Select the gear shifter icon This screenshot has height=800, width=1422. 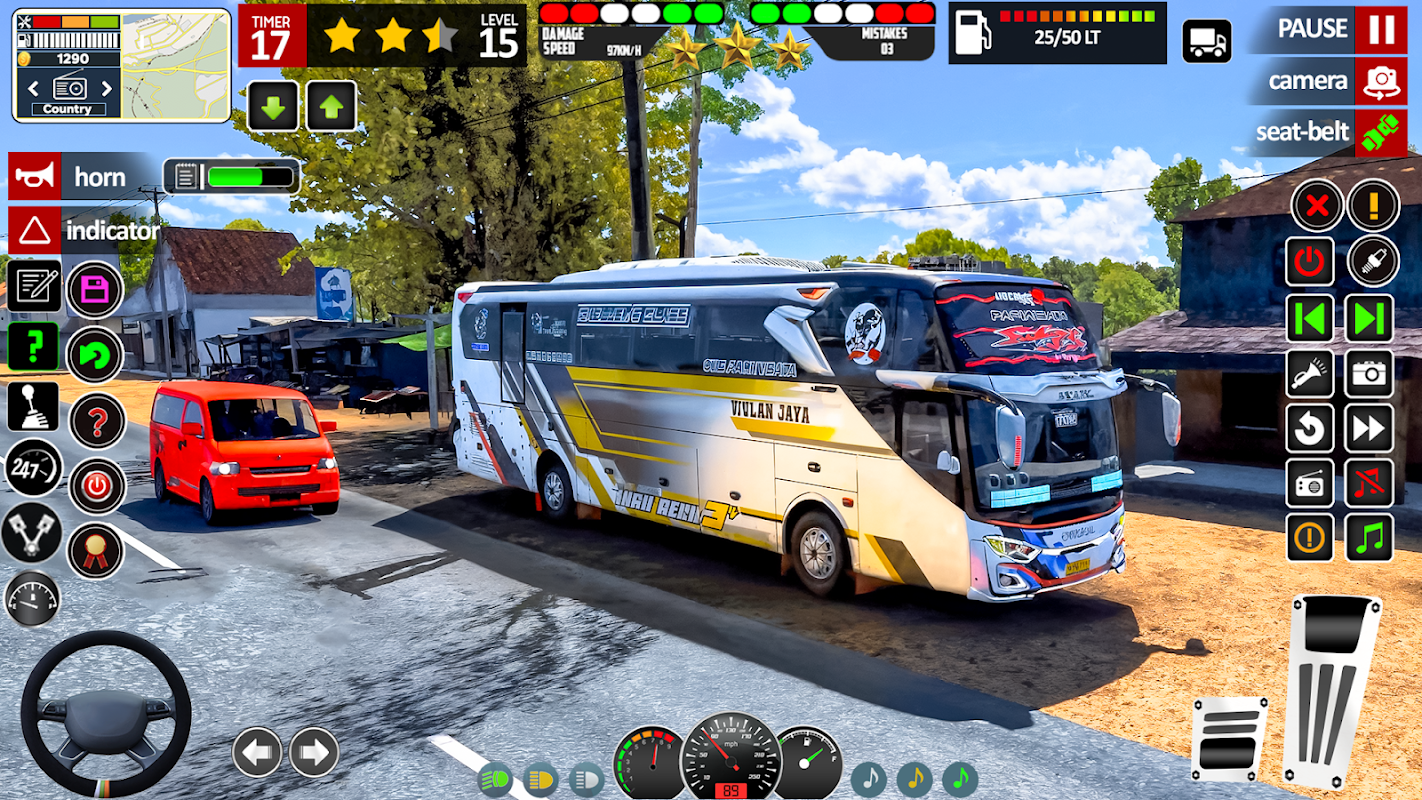point(33,406)
